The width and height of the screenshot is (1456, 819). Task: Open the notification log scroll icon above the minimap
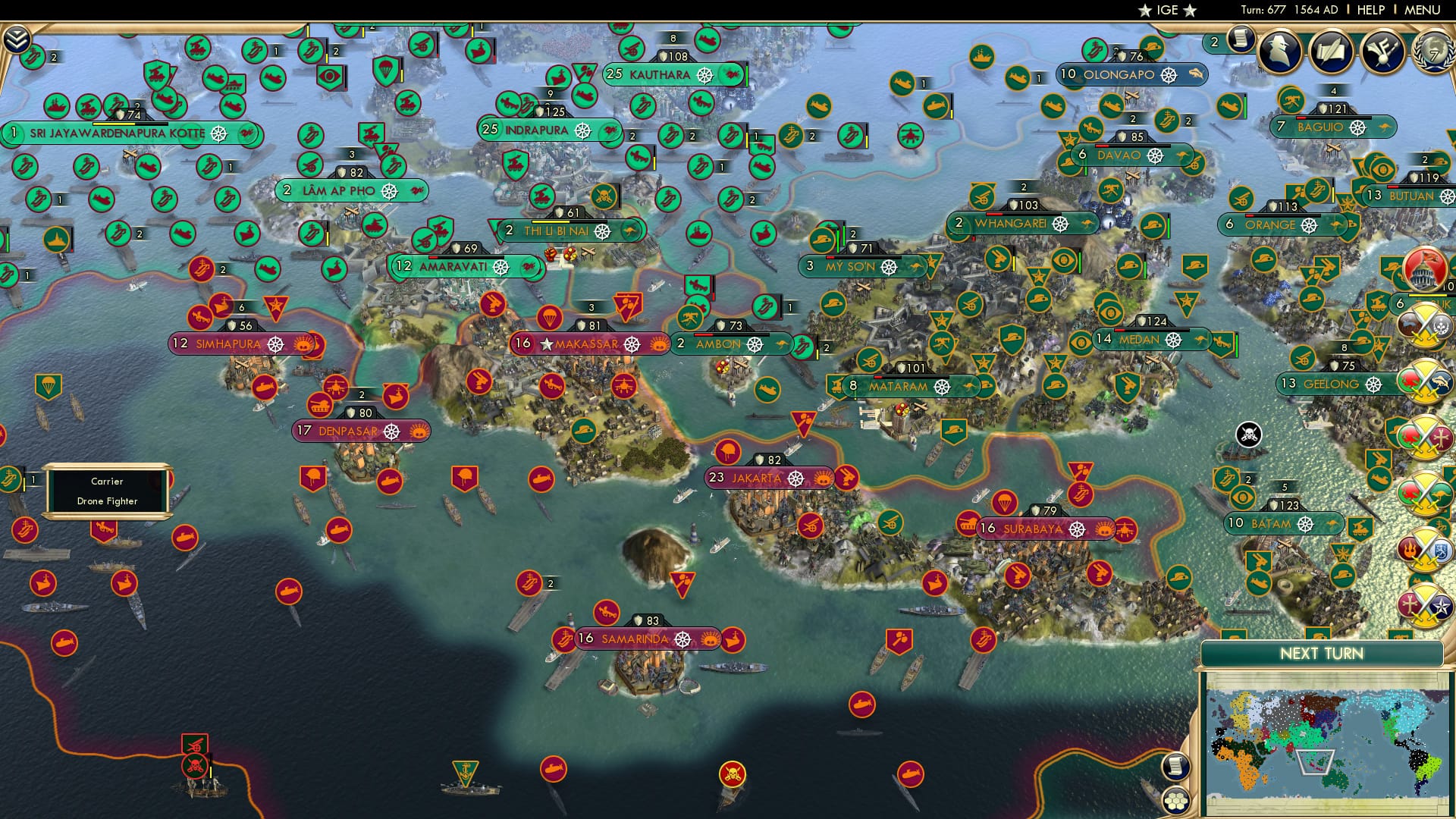(1177, 767)
